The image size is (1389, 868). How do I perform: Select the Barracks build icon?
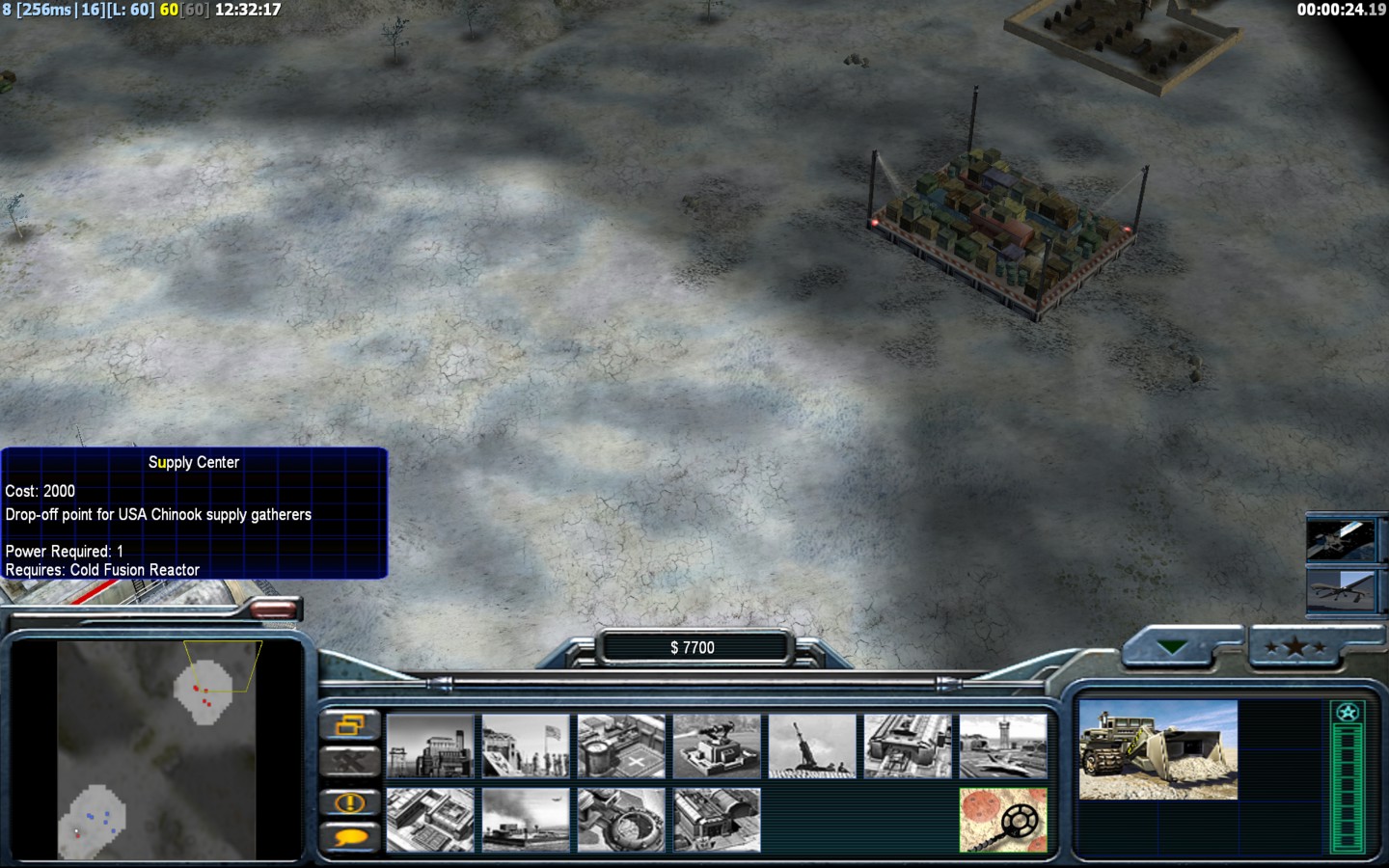[526, 746]
